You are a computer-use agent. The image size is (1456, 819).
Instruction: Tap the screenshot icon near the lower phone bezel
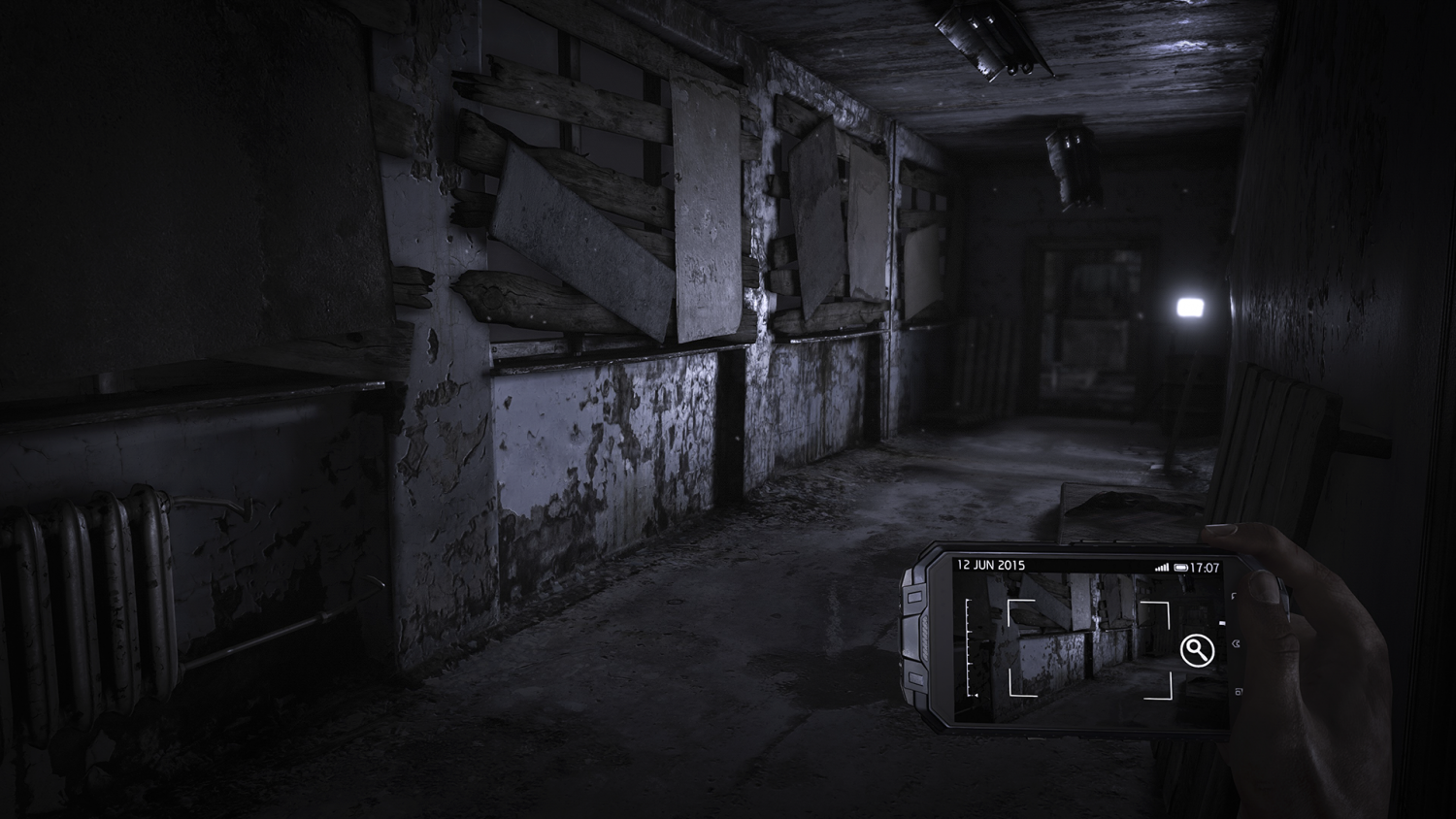[x=1239, y=692]
